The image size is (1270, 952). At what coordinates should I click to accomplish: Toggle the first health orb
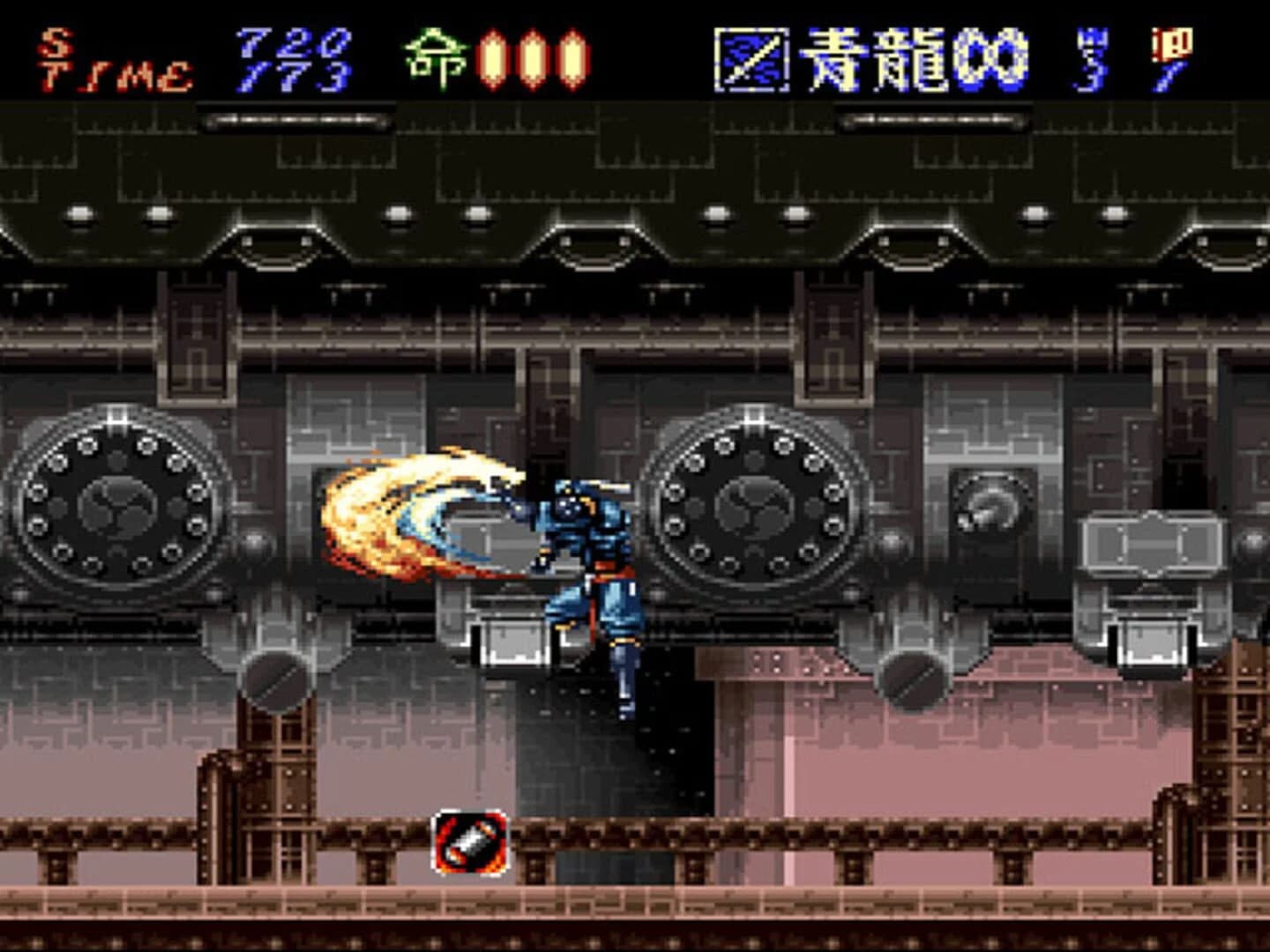[494, 55]
